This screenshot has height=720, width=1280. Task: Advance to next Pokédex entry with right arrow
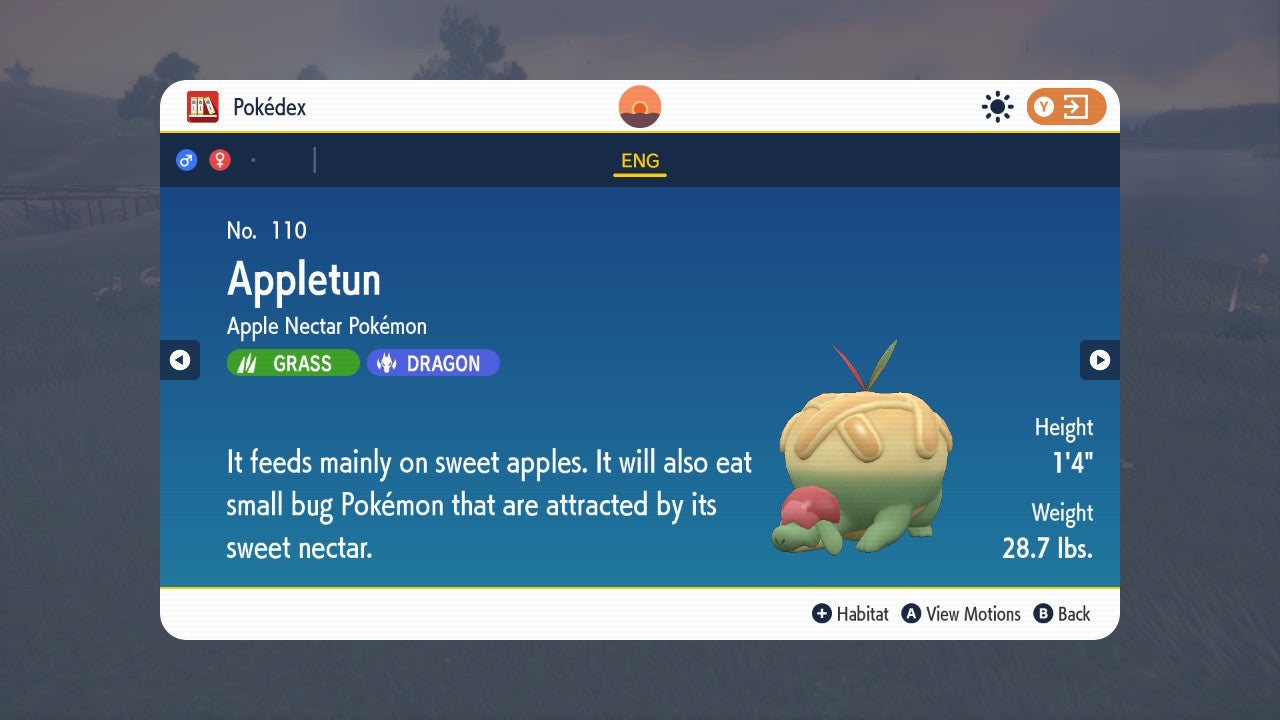[x=1102, y=360]
